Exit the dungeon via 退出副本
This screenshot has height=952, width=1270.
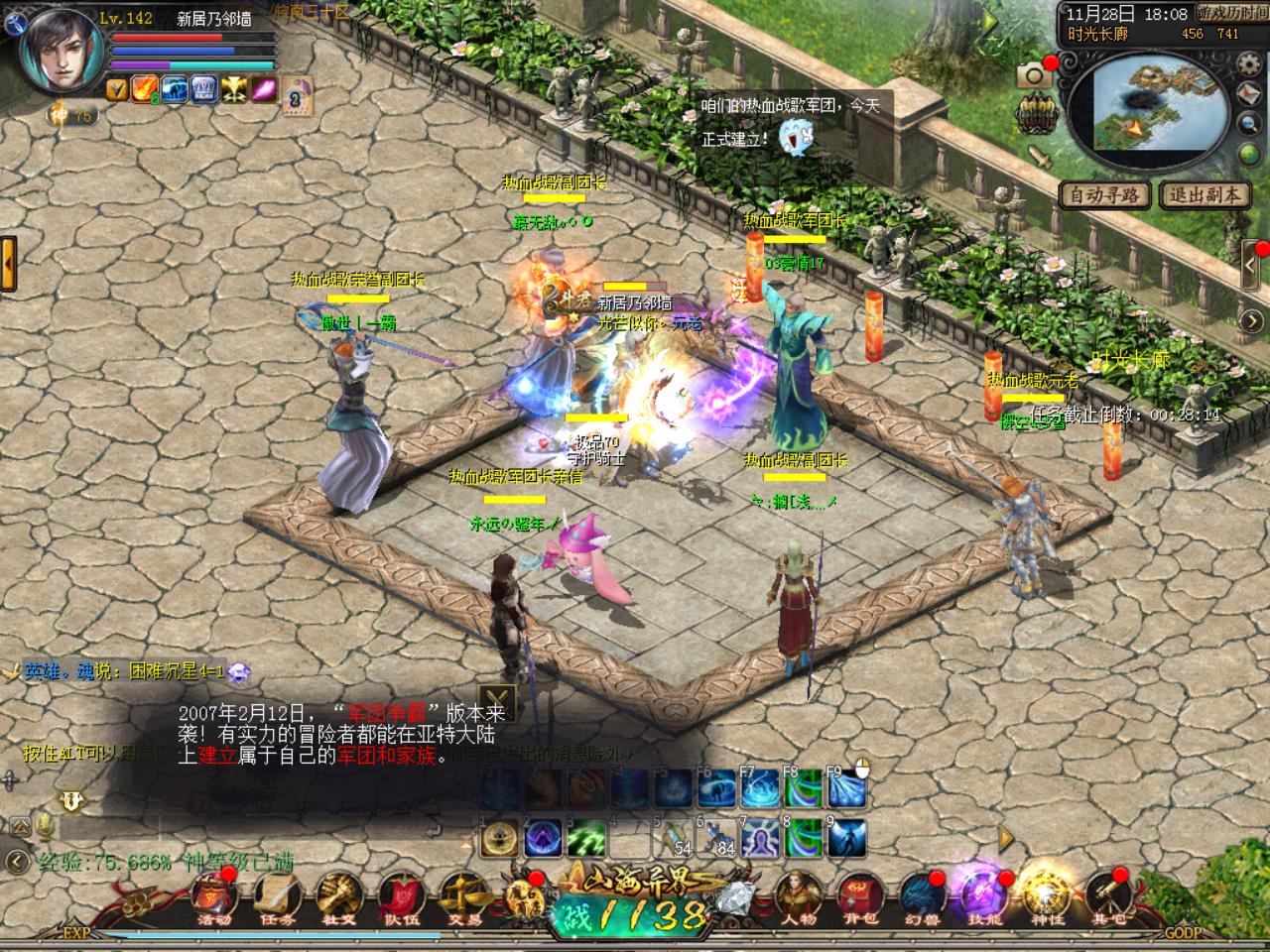(1204, 195)
